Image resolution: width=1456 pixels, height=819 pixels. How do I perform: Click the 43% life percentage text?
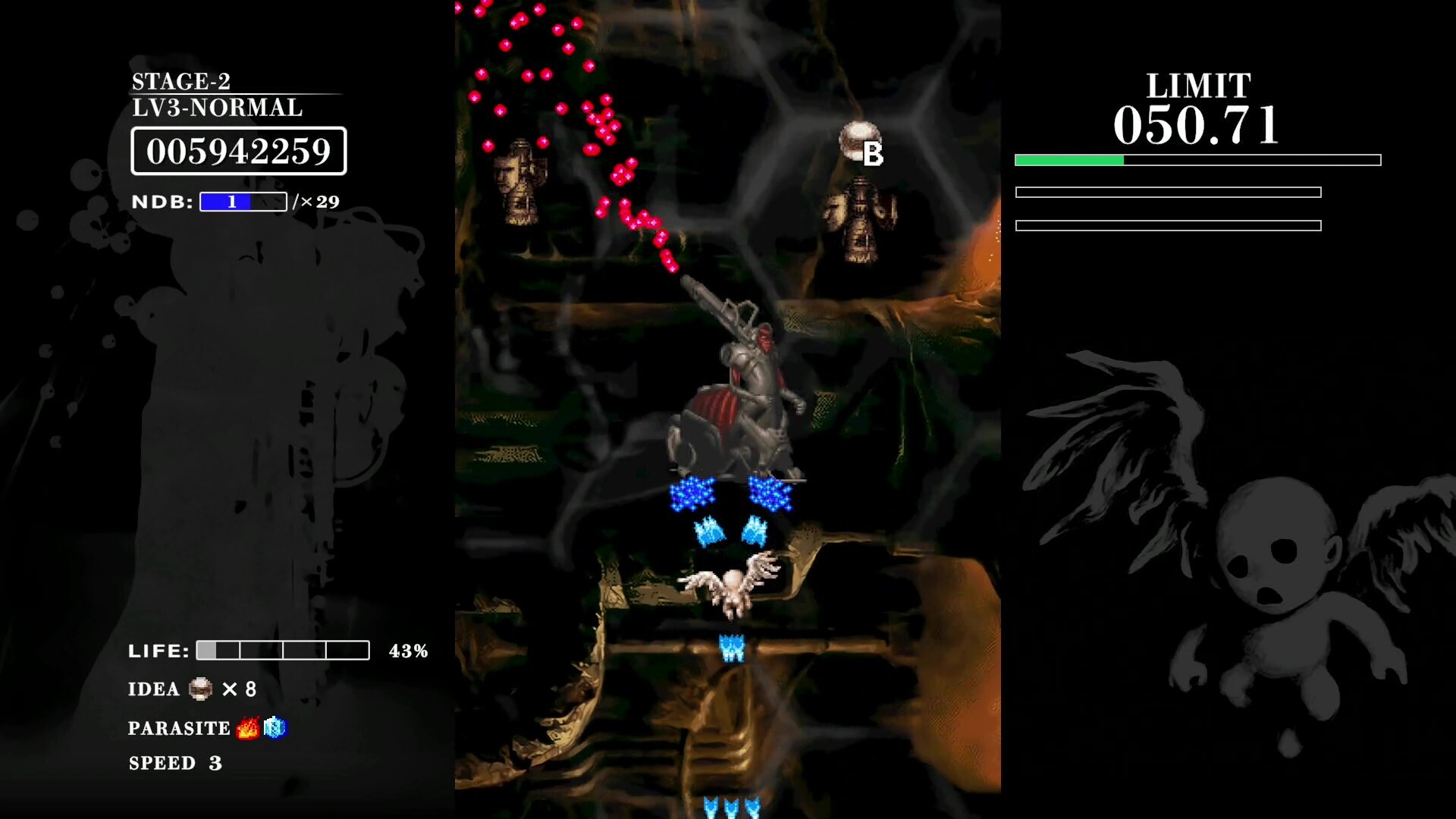coord(409,649)
